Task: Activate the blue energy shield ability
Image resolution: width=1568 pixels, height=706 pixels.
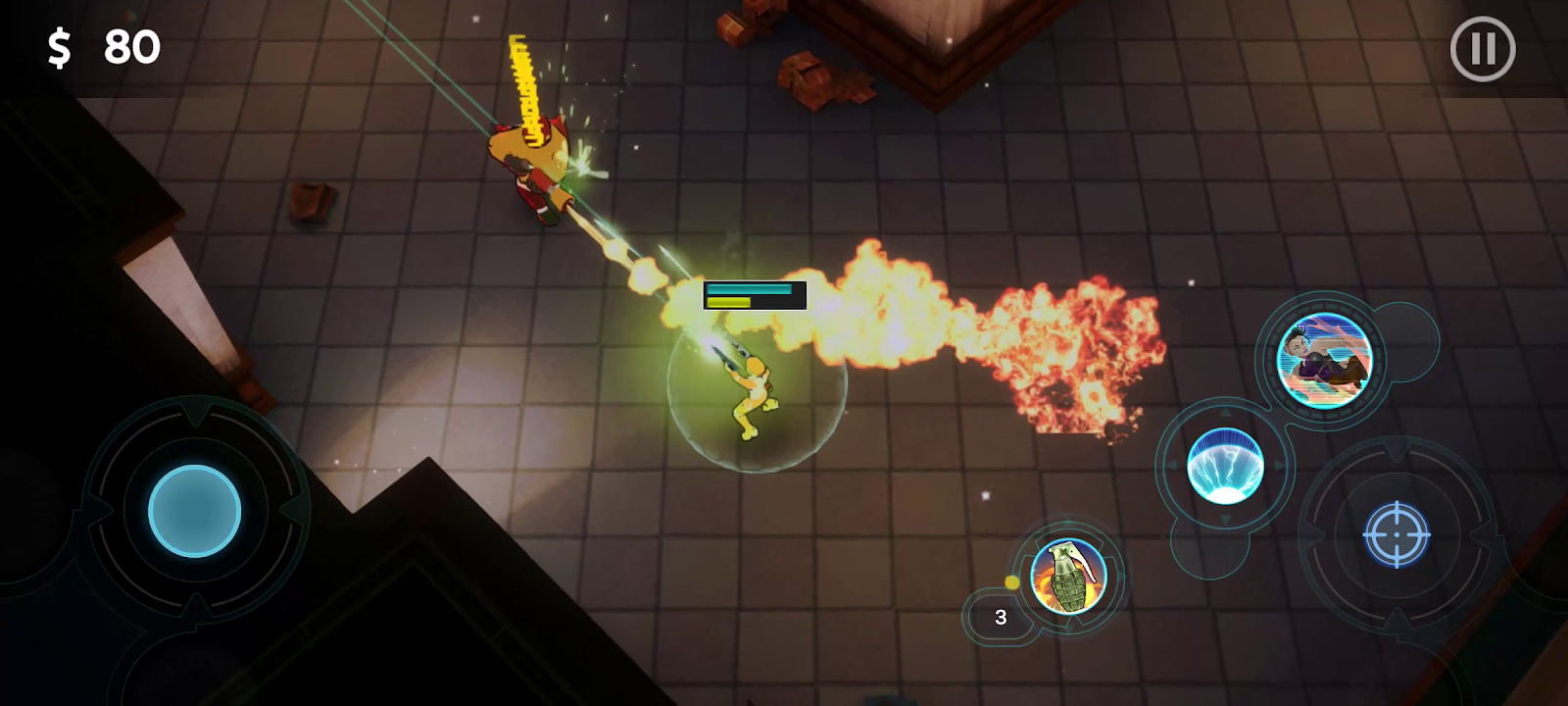Action: [x=1225, y=466]
